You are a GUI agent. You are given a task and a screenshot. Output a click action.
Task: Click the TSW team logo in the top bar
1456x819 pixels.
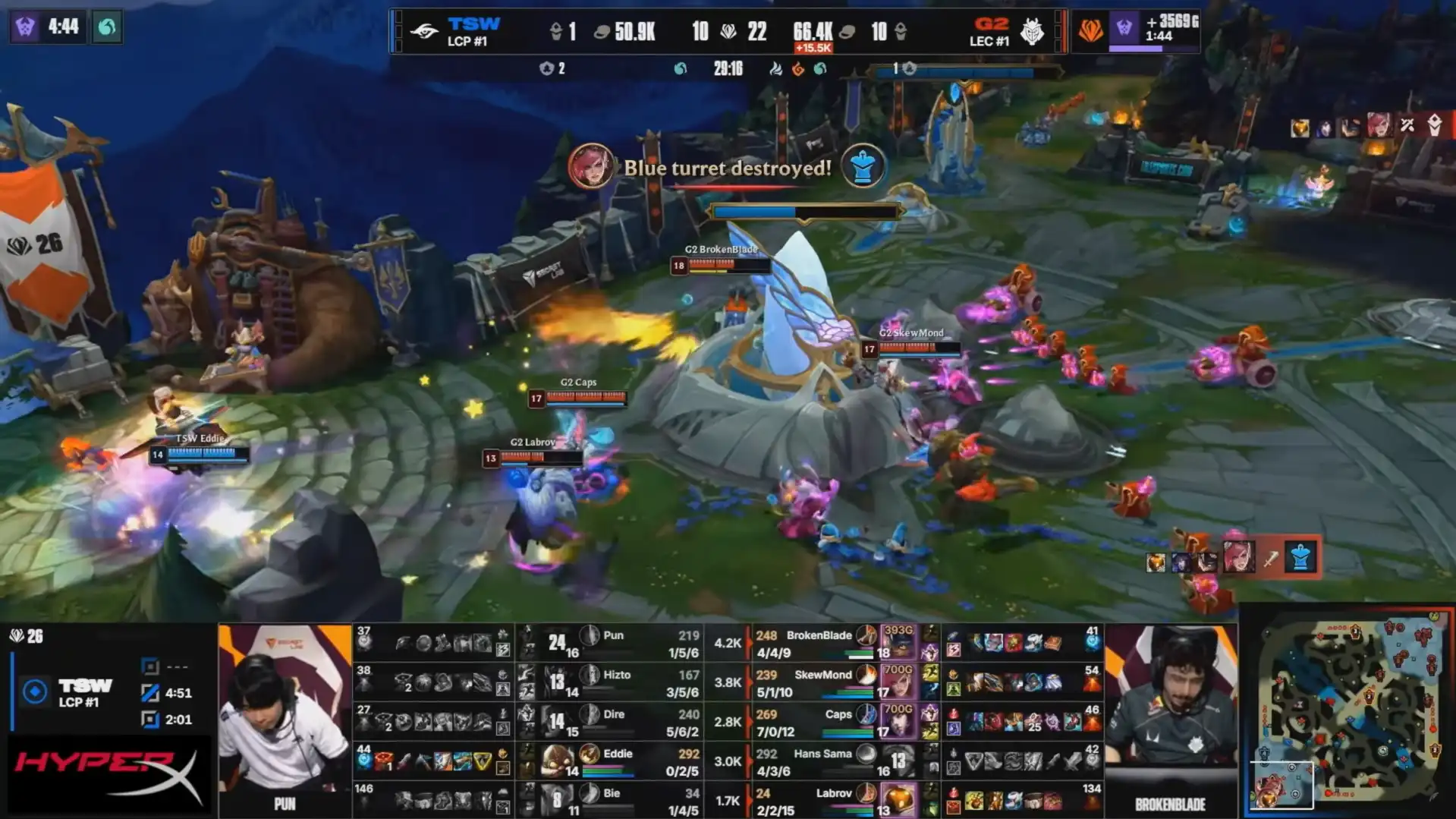point(425,31)
